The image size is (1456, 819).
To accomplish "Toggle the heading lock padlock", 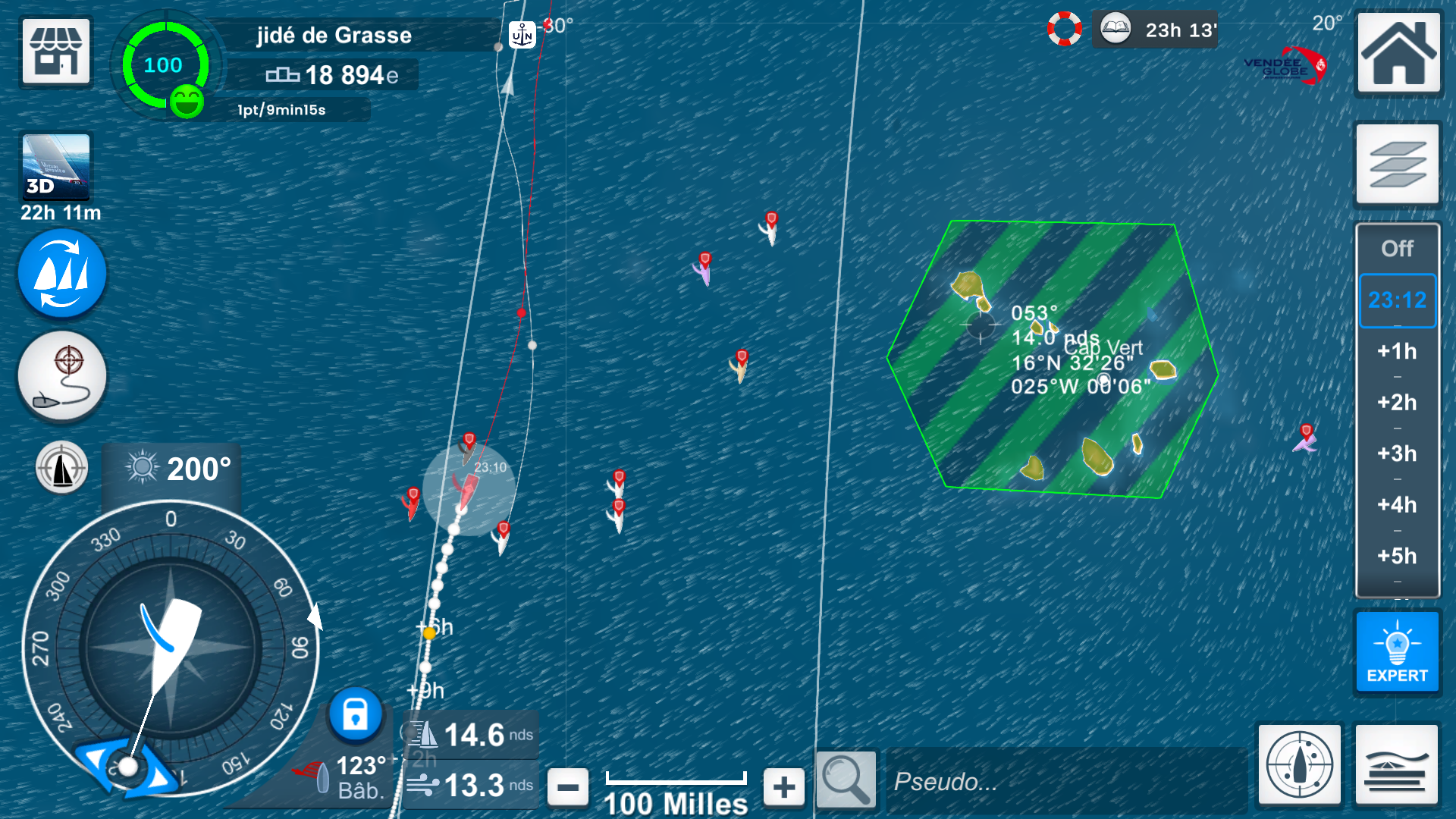I will coord(355,714).
